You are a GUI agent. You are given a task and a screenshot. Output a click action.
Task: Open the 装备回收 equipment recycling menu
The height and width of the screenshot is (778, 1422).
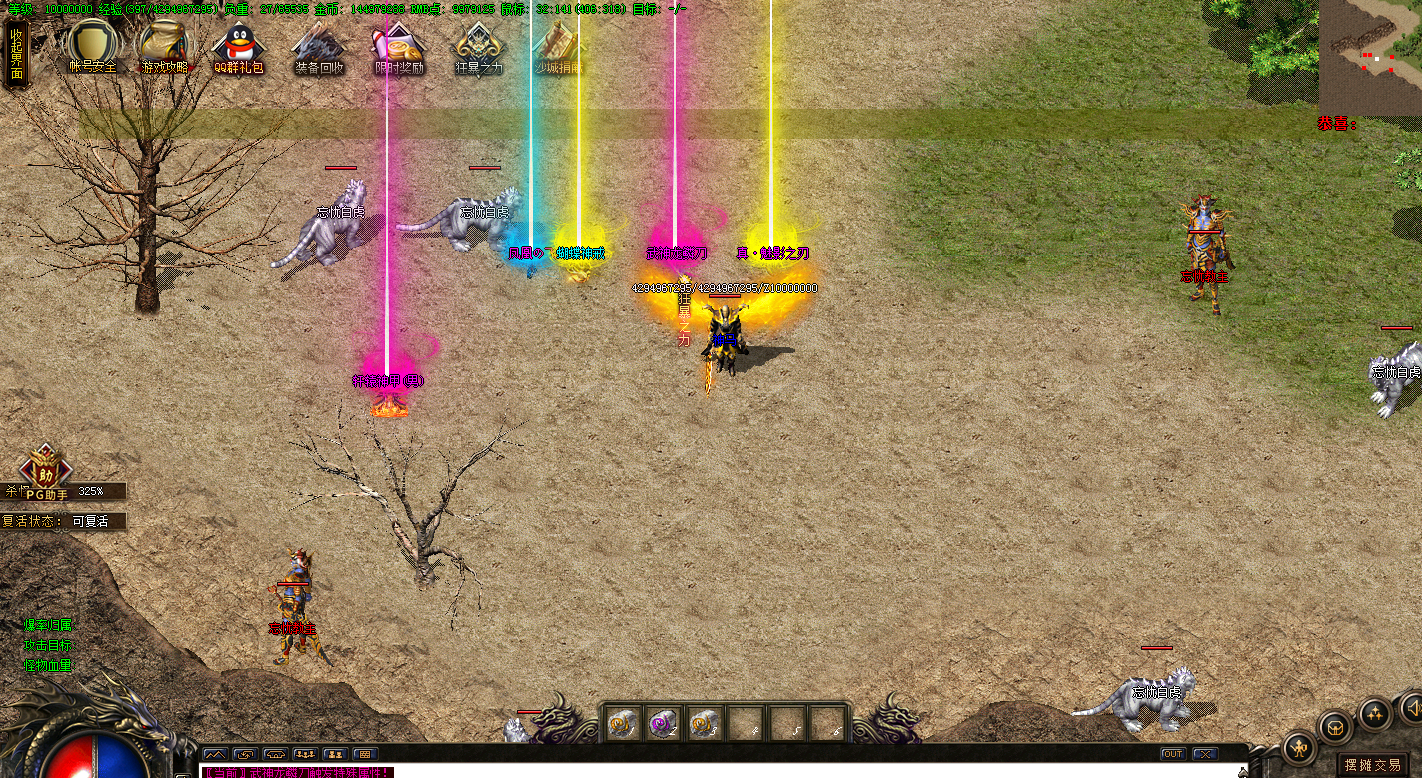(319, 47)
